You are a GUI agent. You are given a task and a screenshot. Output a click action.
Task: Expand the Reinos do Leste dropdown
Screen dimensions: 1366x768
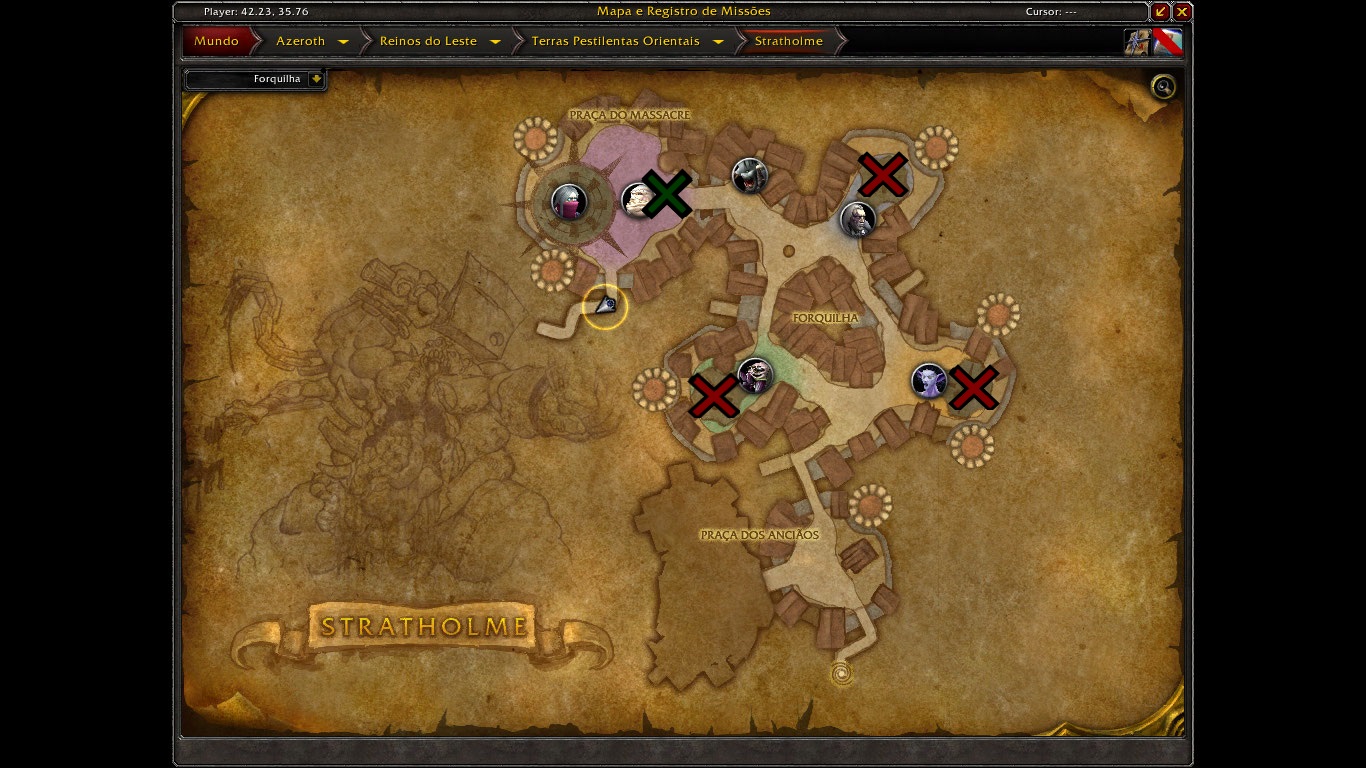[x=495, y=41]
